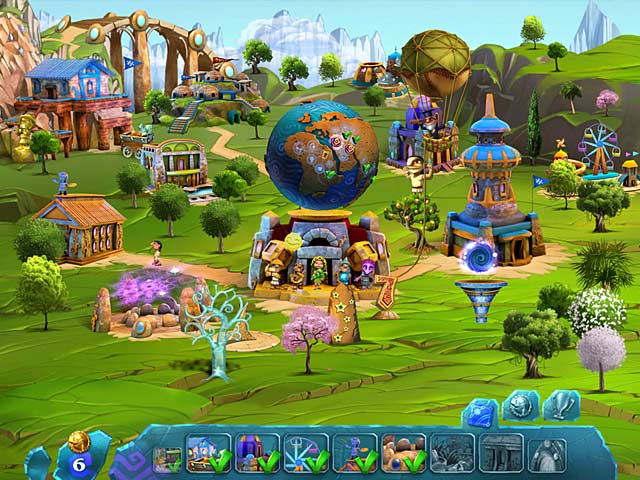Switch to the globe tab
Screen dimensions: 640x480
tap(520, 405)
